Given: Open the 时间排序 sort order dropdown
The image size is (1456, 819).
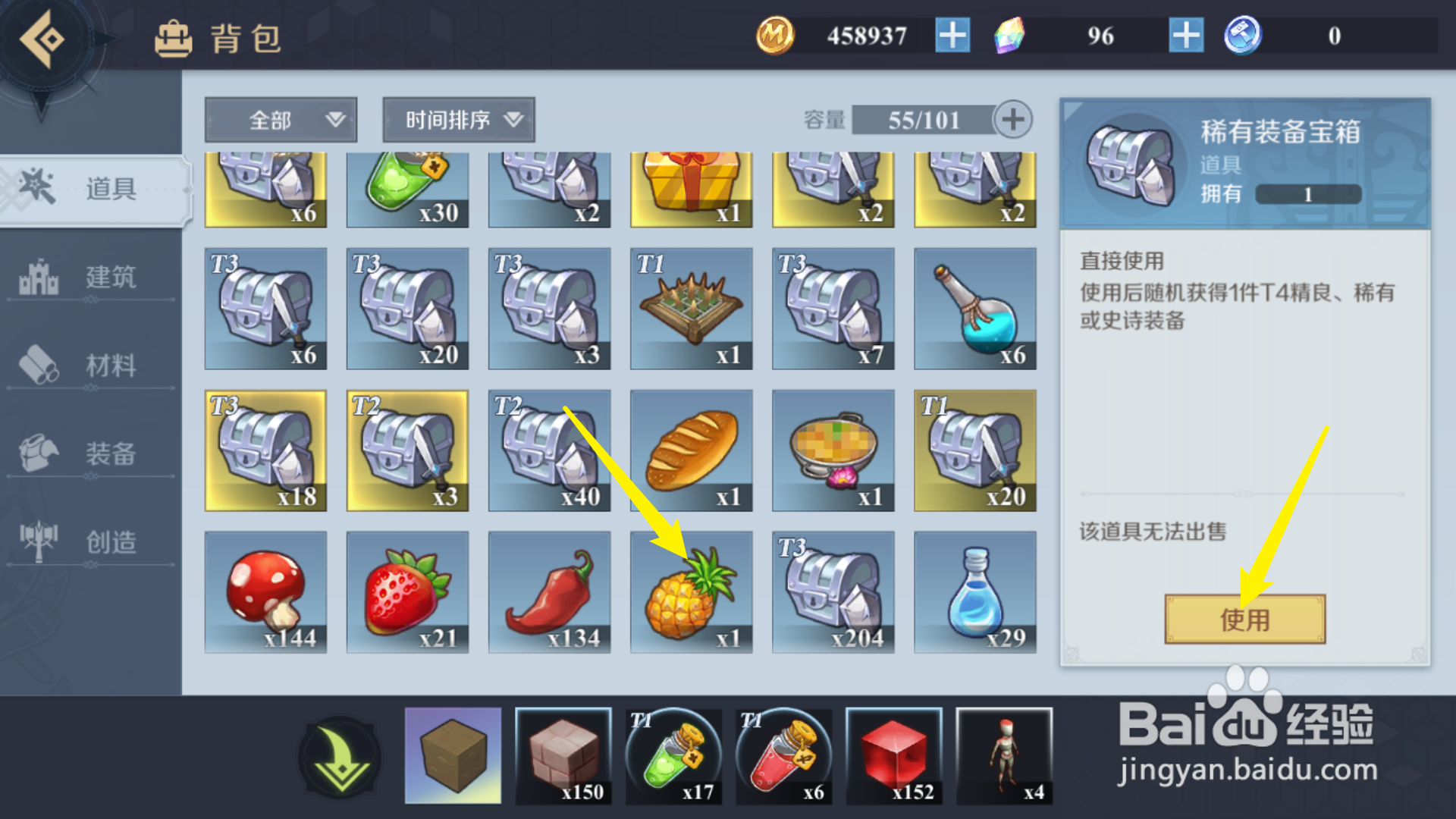Looking at the screenshot, I should point(459,119).
